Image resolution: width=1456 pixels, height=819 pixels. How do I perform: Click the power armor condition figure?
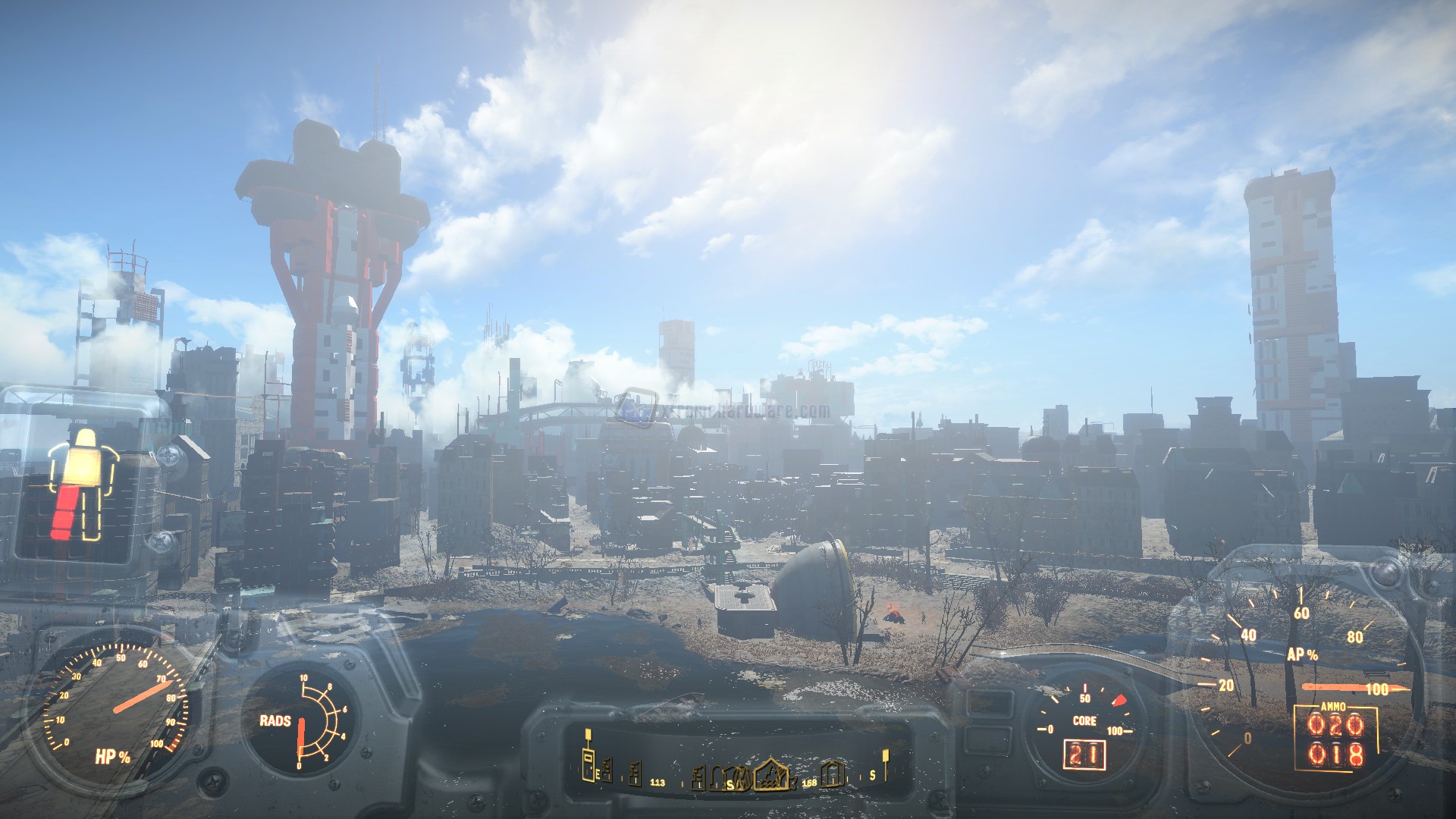[83, 484]
